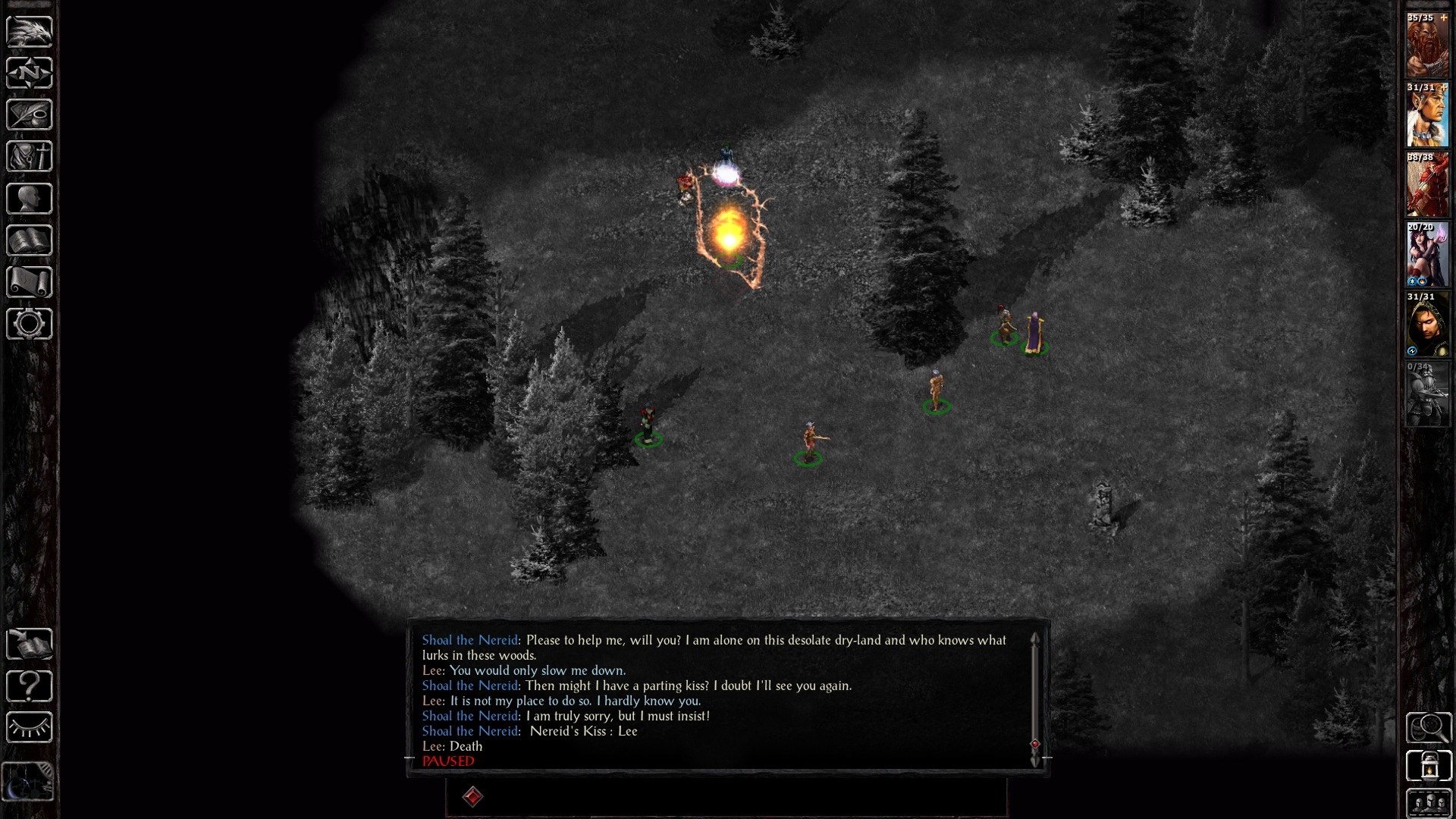Click the dragon head button in the sidebar

tap(29, 31)
